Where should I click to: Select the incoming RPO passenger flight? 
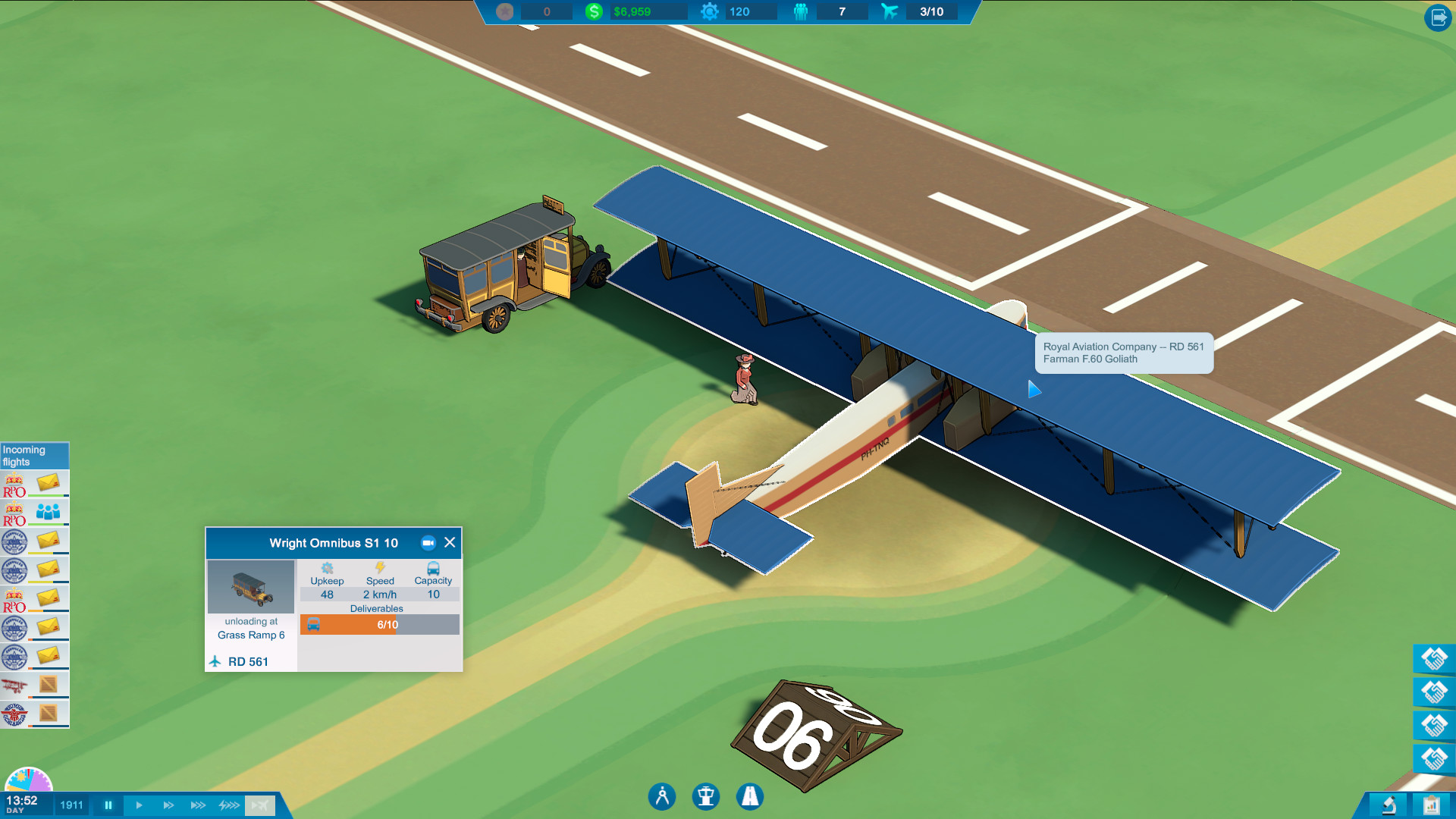click(x=35, y=513)
